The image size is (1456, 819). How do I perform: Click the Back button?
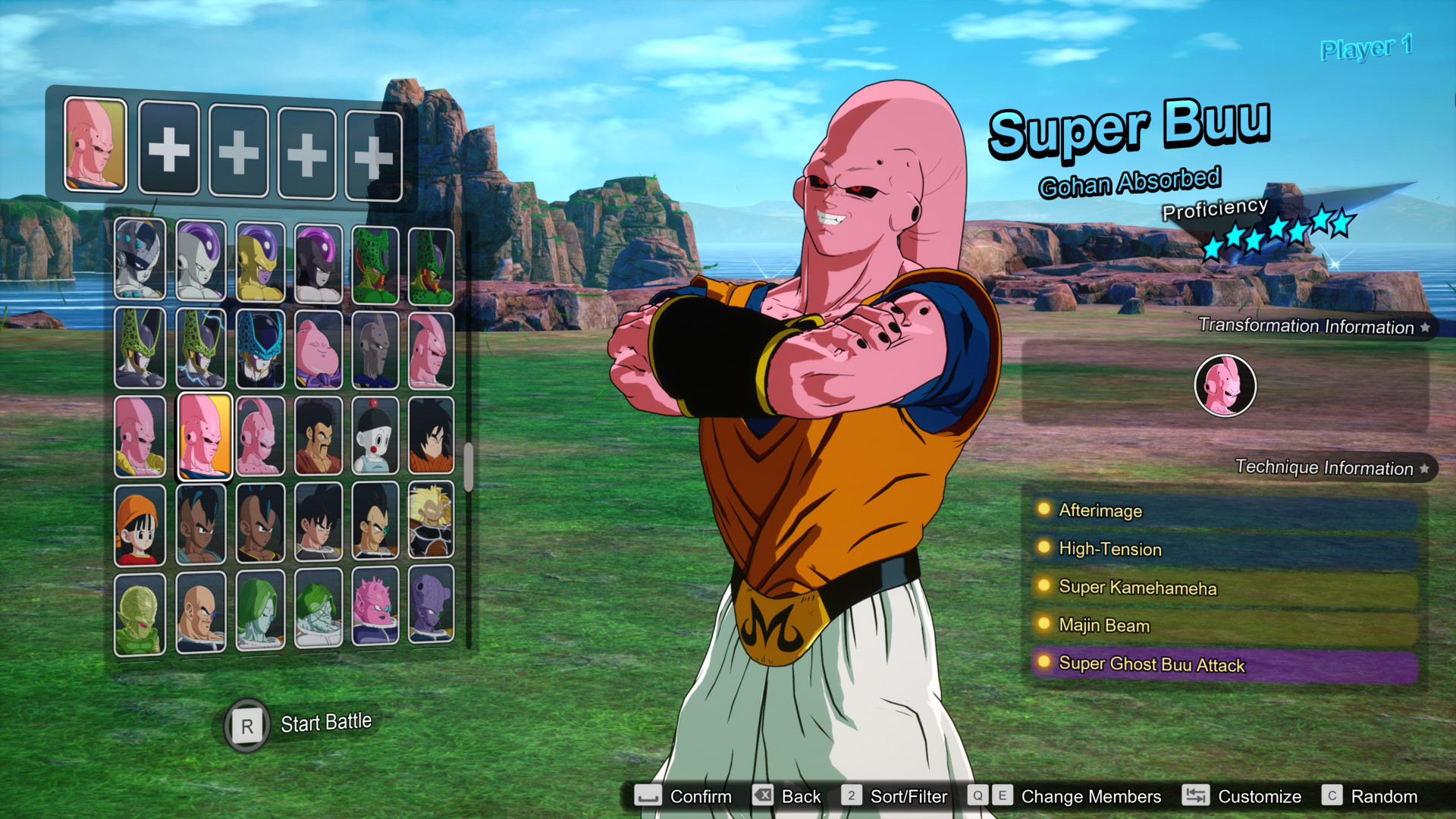(x=800, y=796)
